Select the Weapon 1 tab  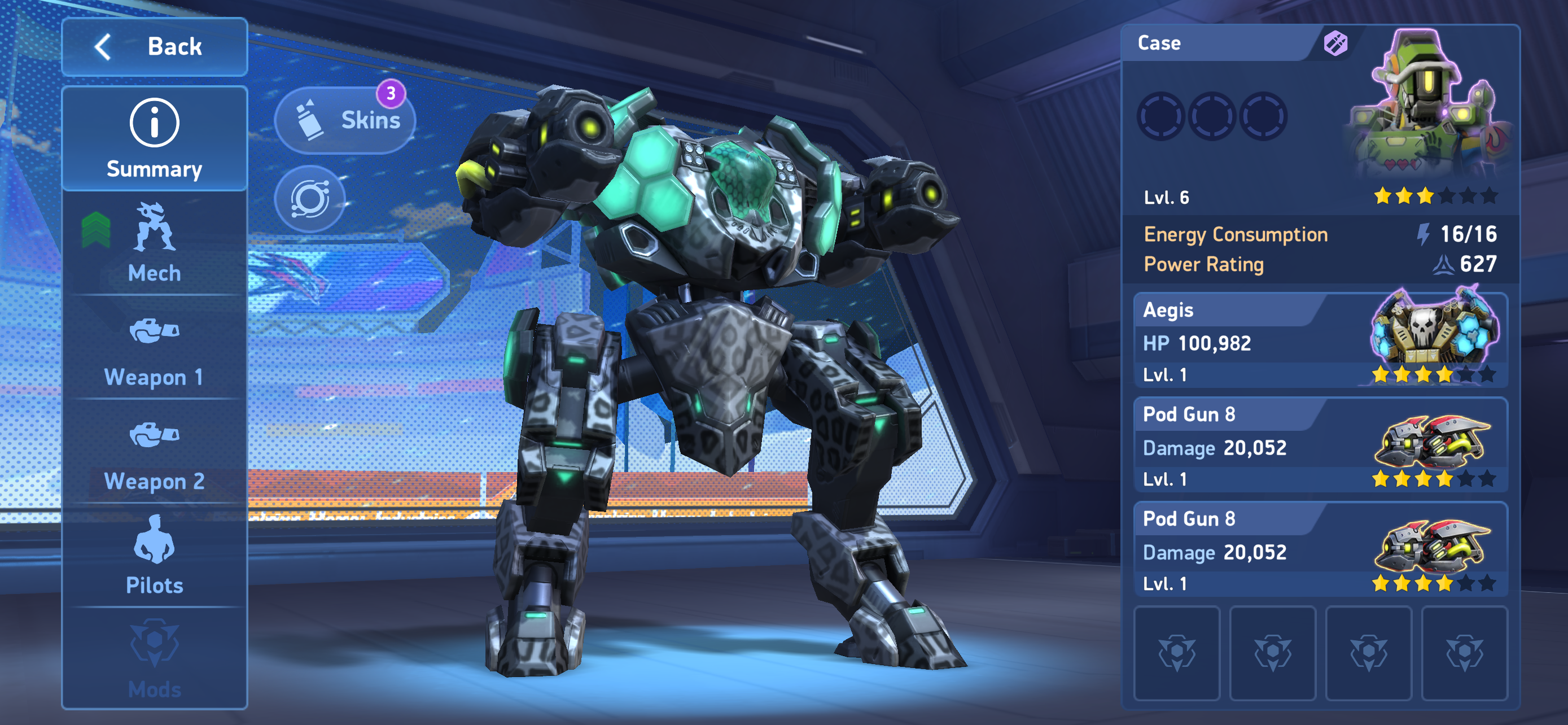[155, 350]
